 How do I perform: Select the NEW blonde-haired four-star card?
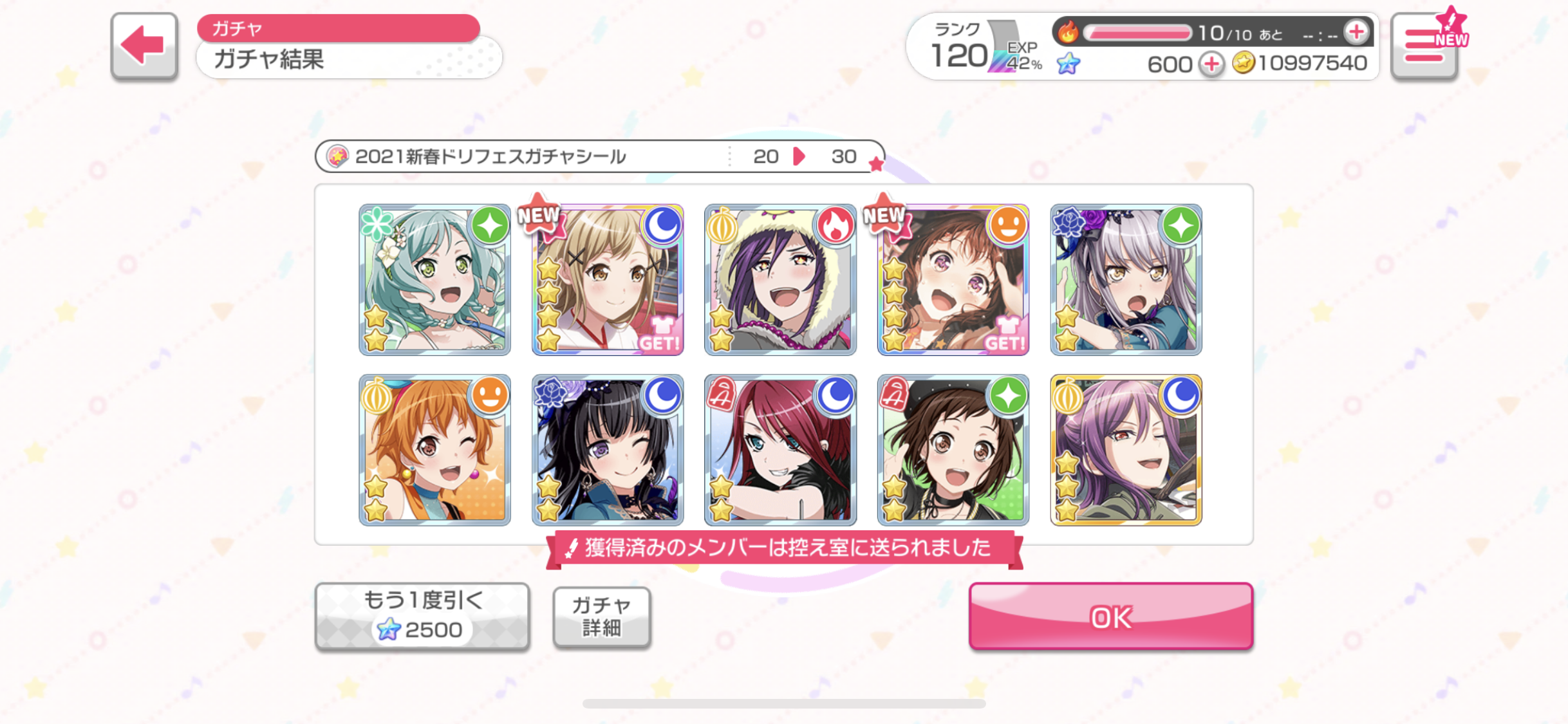[608, 280]
